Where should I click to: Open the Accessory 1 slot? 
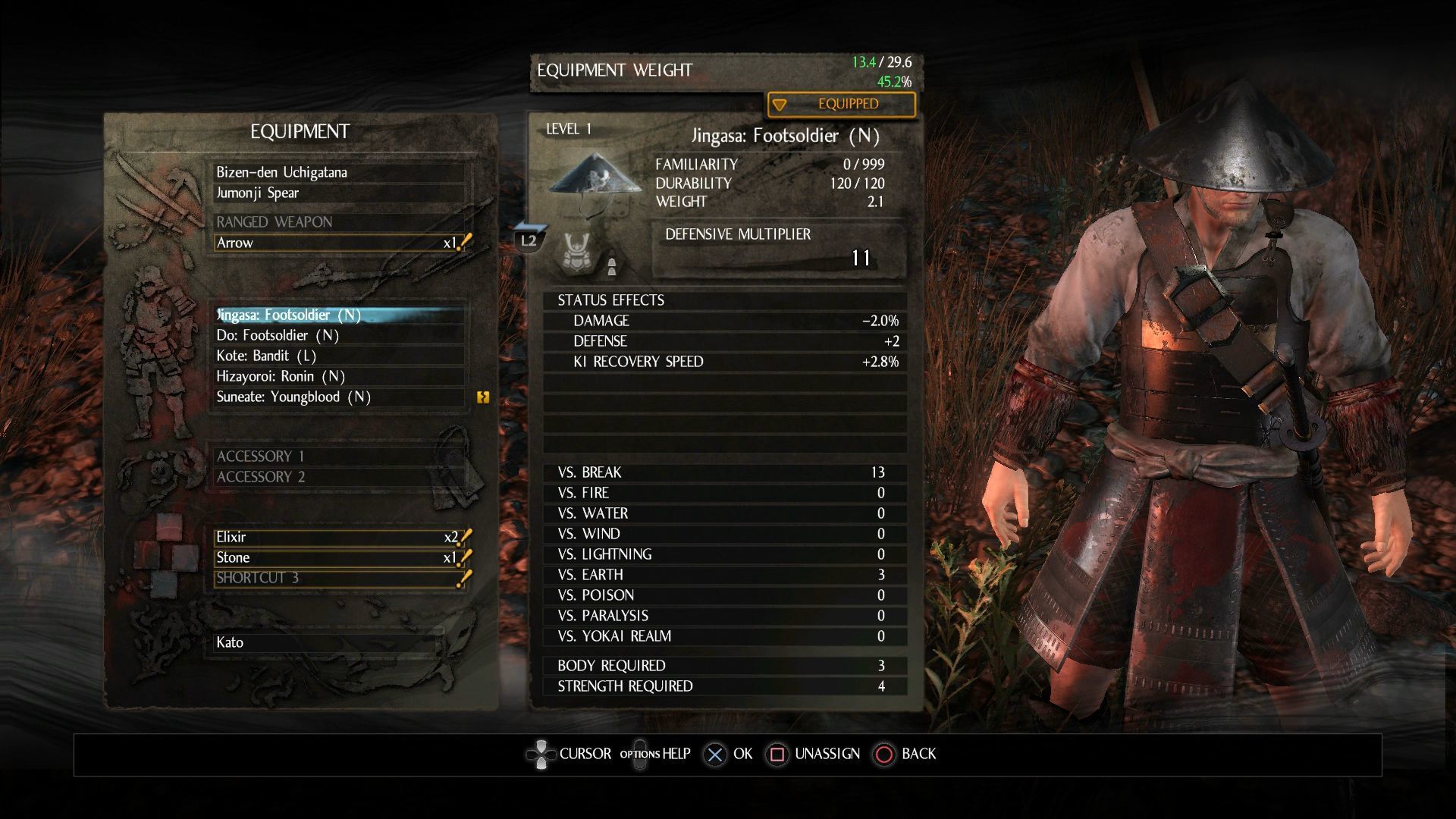tap(338, 456)
